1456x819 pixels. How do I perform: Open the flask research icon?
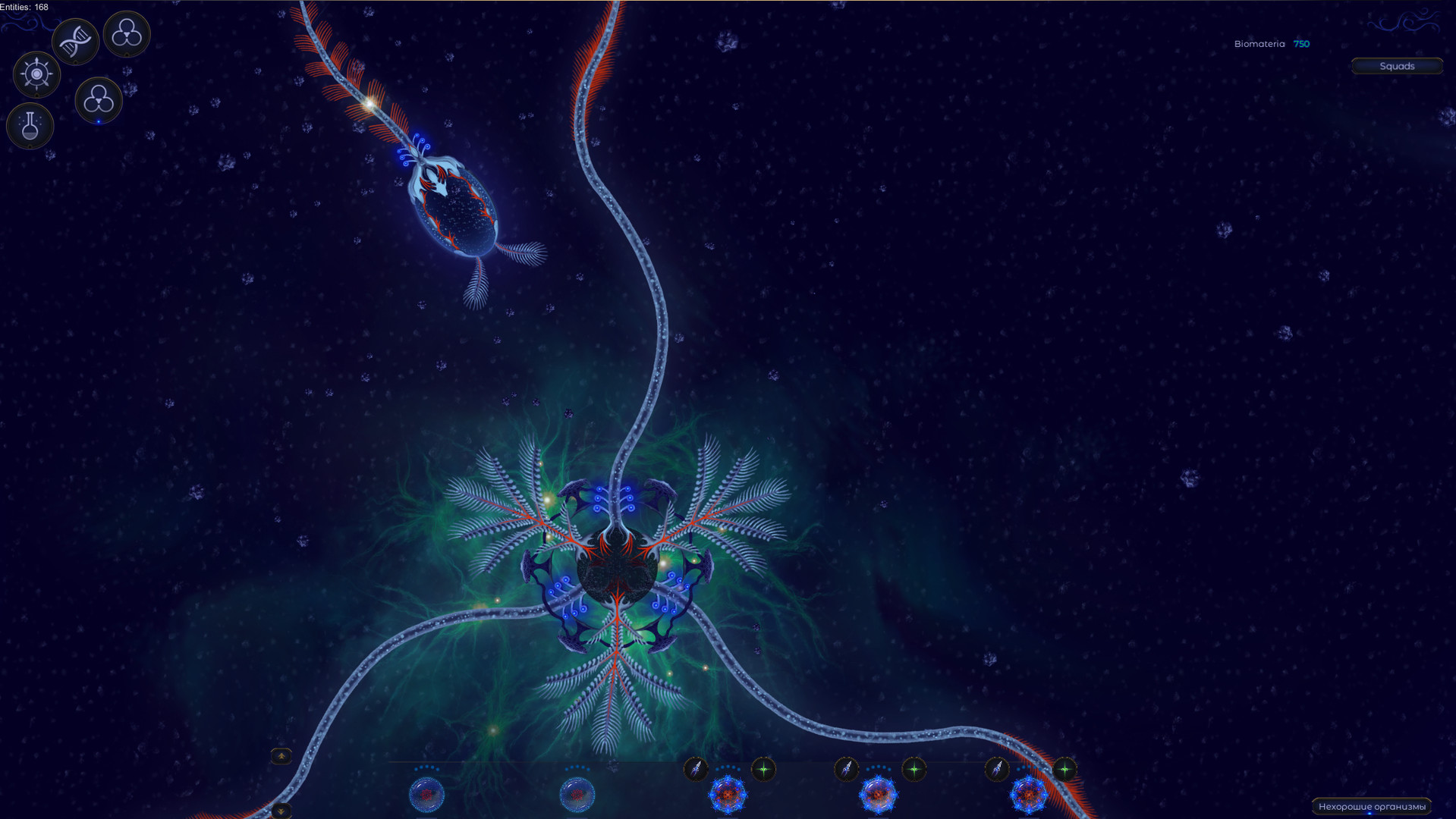click(x=30, y=126)
